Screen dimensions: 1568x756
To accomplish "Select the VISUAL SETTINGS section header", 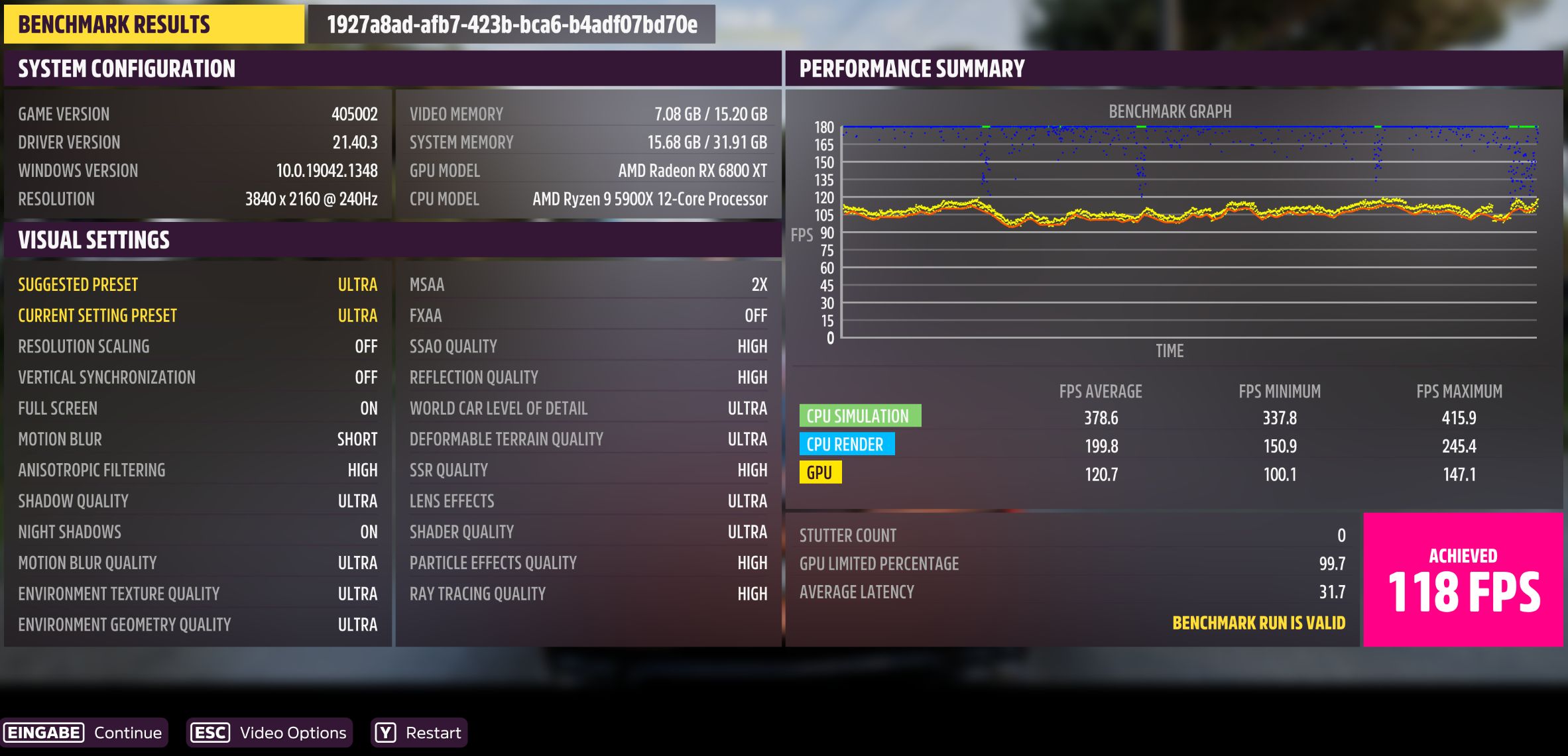I will pyautogui.click(x=94, y=239).
